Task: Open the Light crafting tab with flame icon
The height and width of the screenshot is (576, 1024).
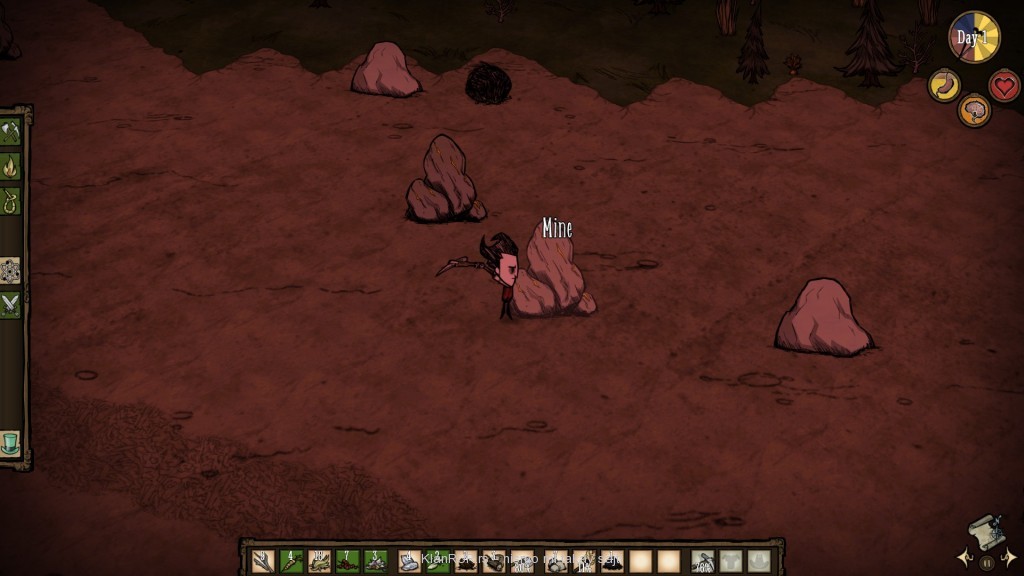Action: point(11,166)
